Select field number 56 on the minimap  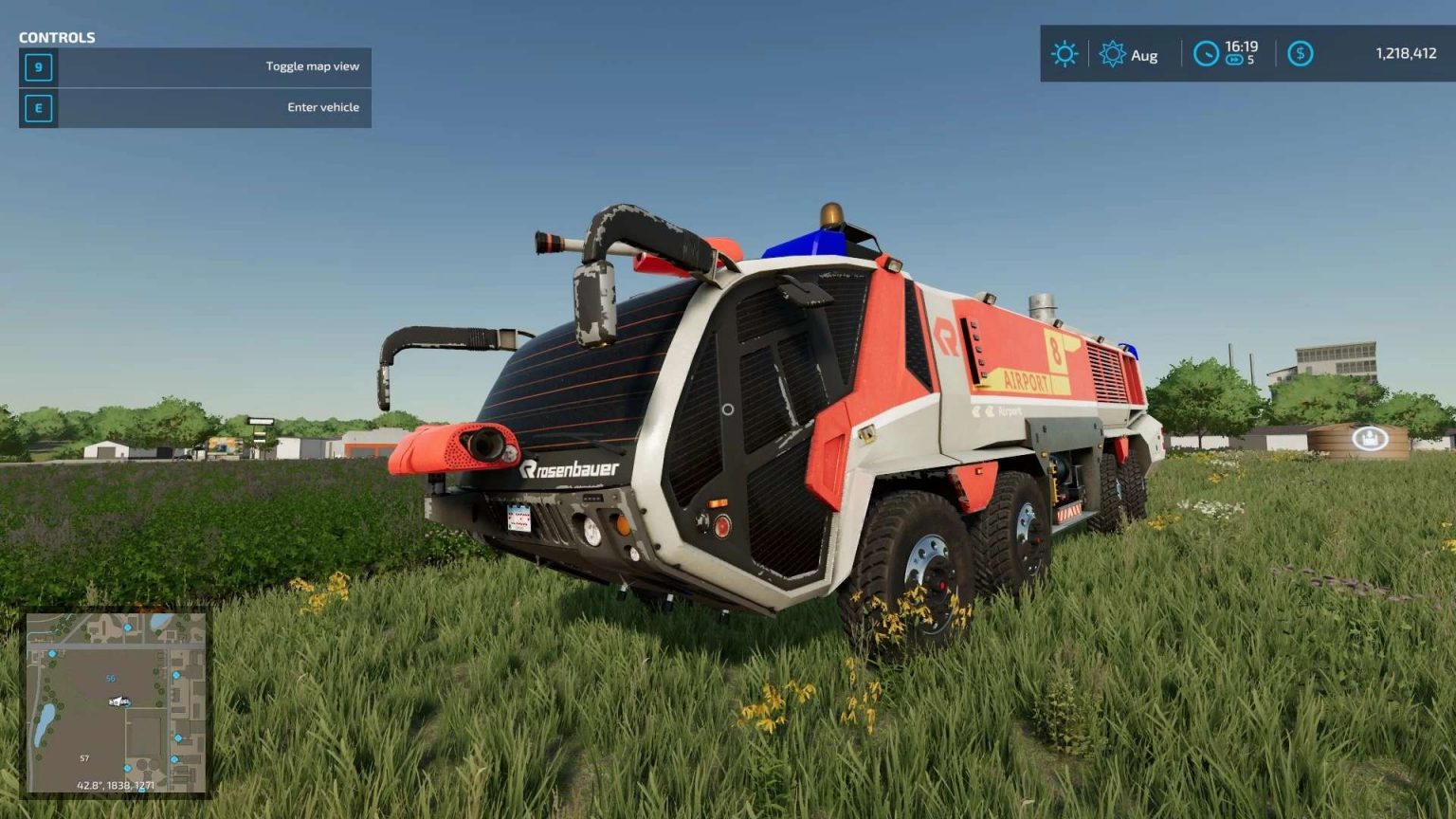tap(109, 679)
